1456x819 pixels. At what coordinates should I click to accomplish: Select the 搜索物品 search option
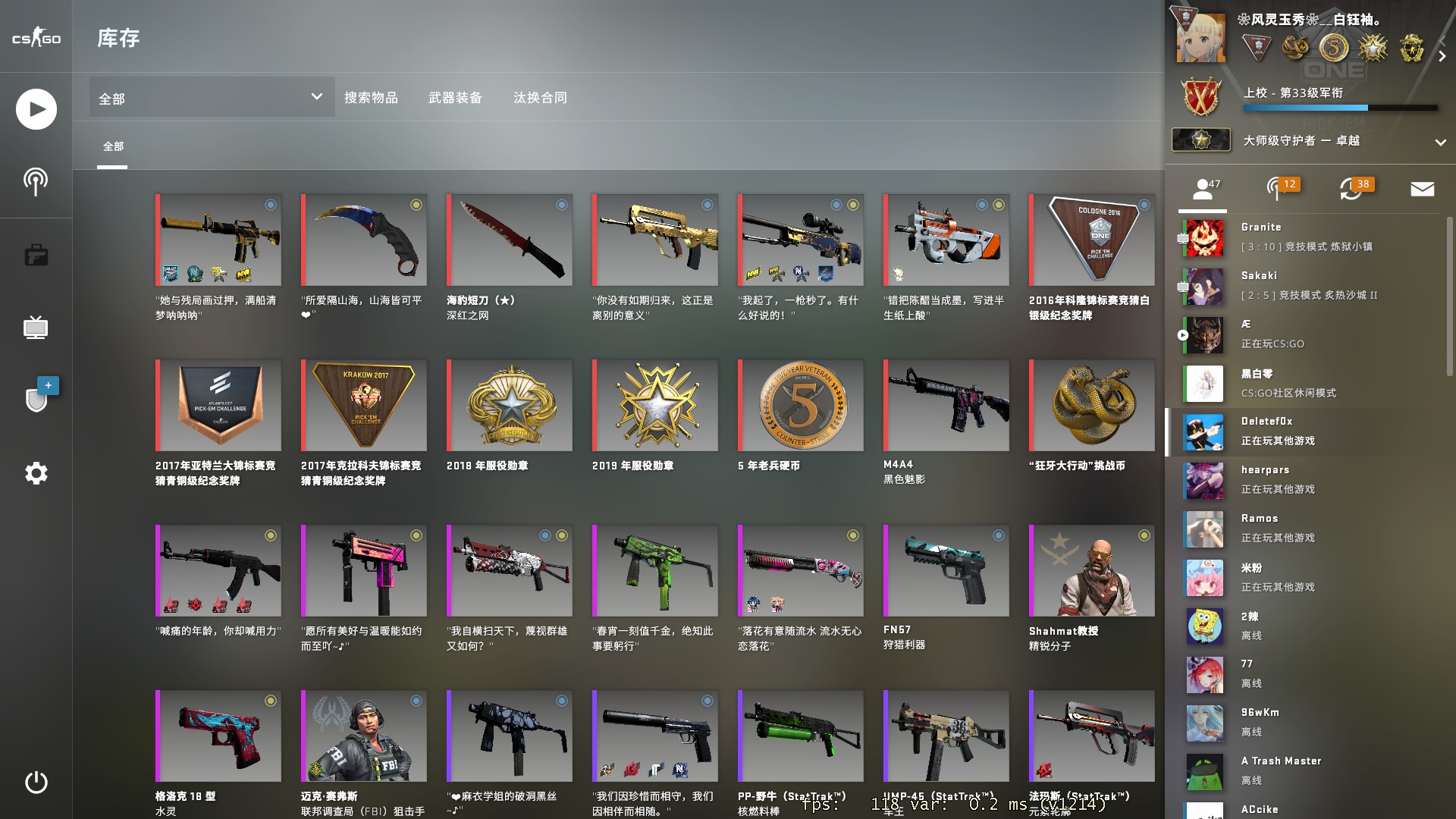pos(371,97)
